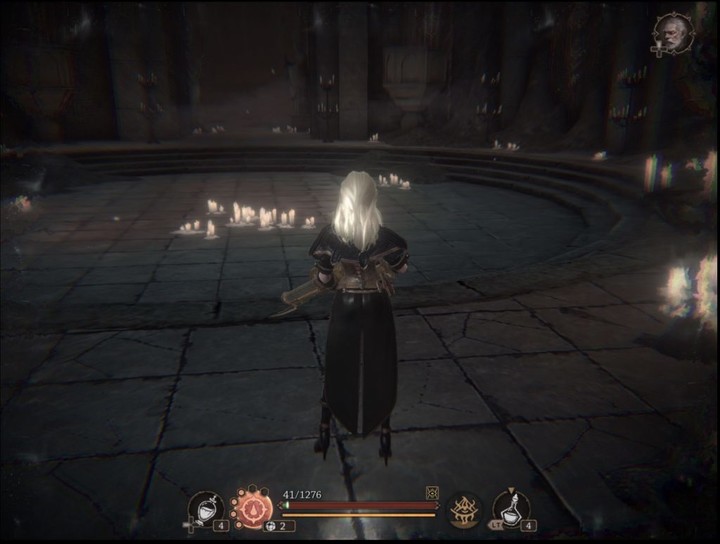The width and height of the screenshot is (720, 544).
Task: Click the golden horned mask ability icon
Action: pos(464,510)
